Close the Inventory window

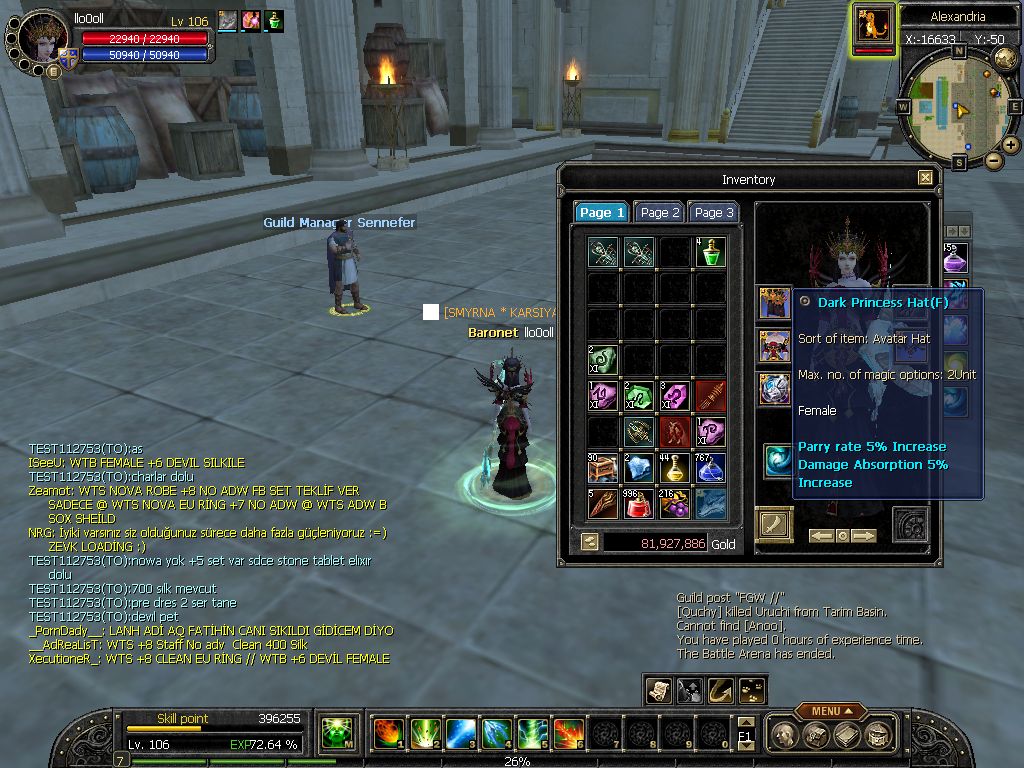(x=925, y=178)
